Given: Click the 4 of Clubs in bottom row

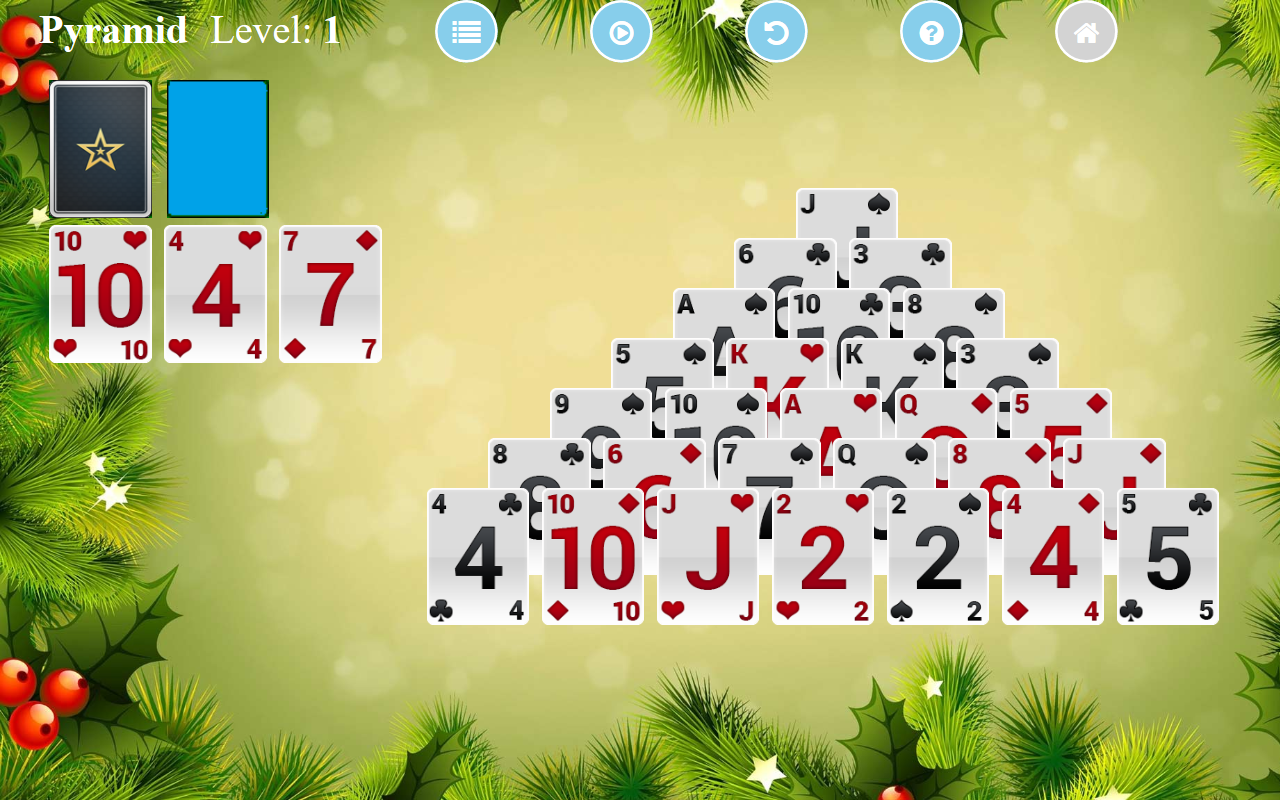Looking at the screenshot, I should (x=477, y=557).
